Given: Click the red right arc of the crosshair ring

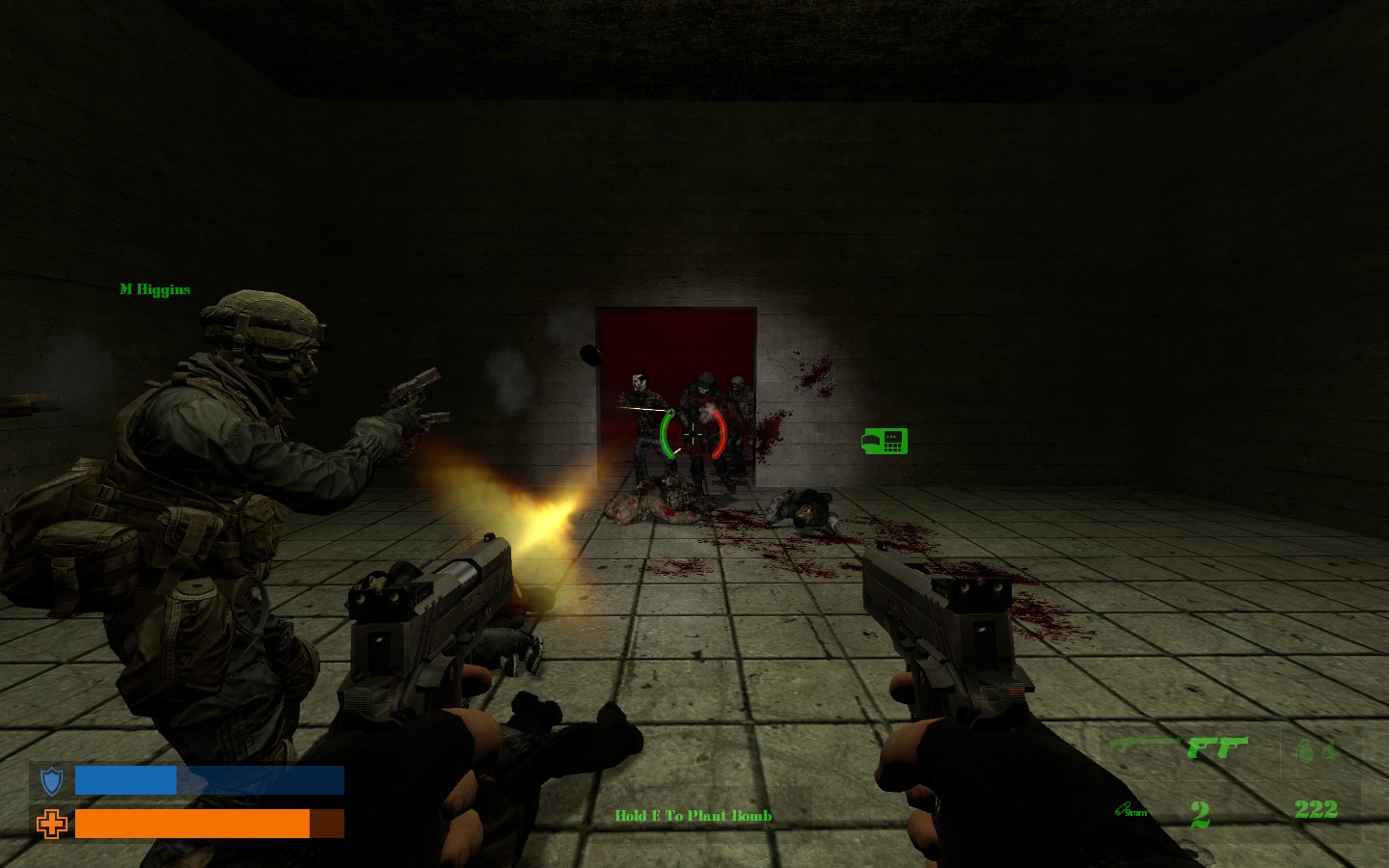Looking at the screenshot, I should click(719, 435).
